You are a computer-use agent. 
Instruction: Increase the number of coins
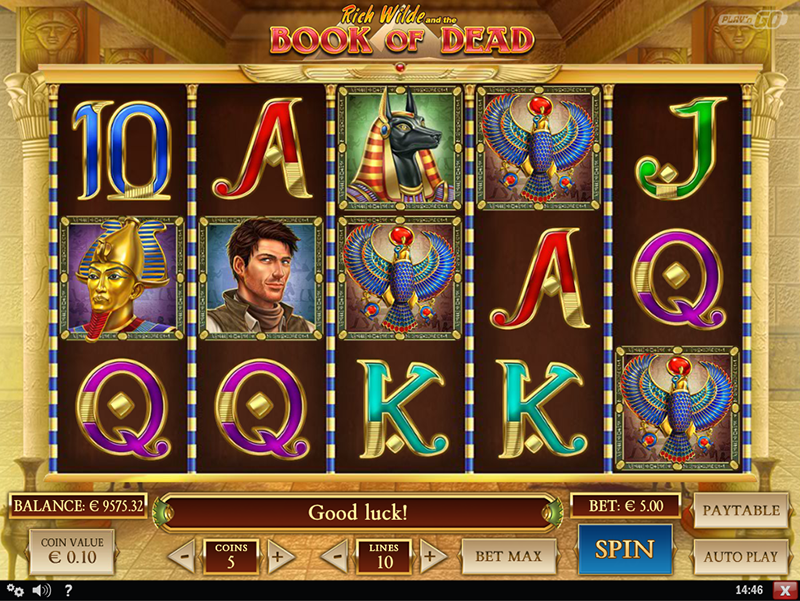[x=281, y=555]
